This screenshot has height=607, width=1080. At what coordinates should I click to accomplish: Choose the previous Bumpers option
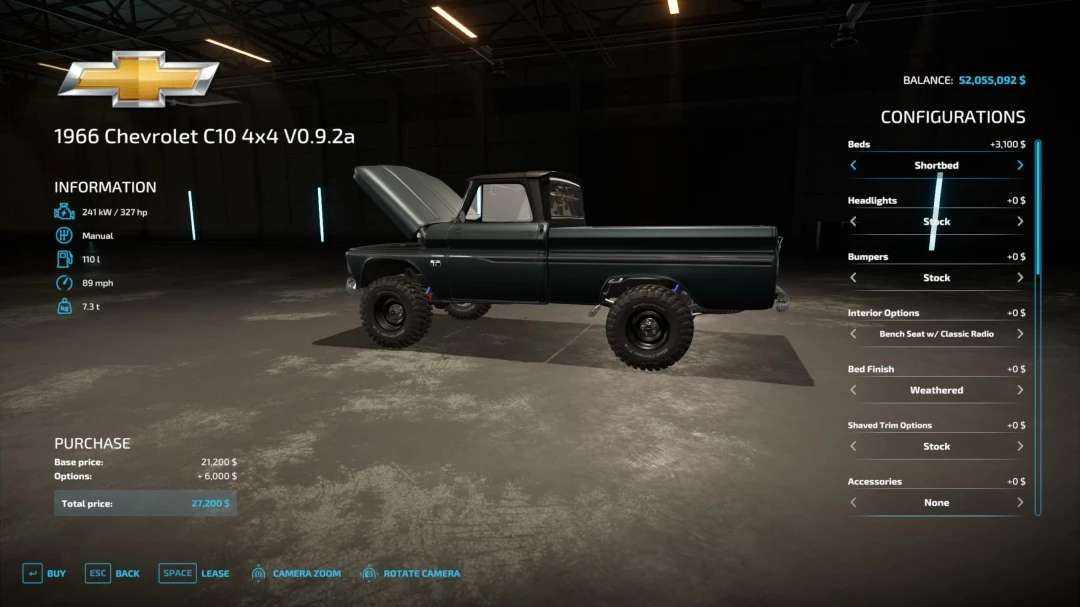point(853,277)
